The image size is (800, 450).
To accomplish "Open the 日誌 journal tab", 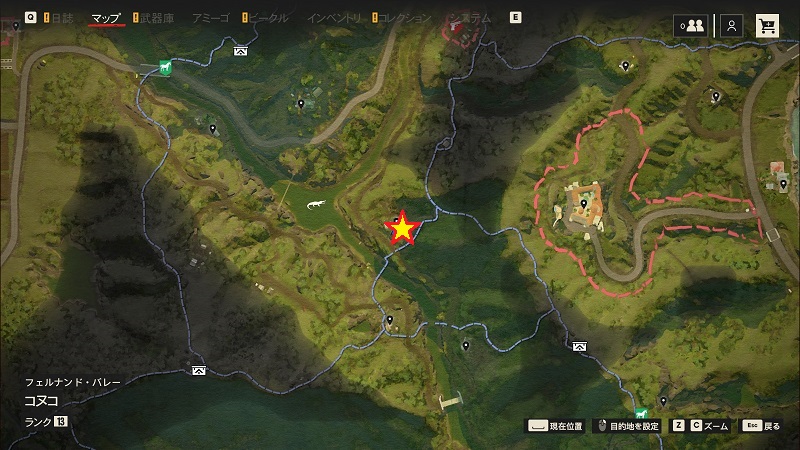I will (62, 18).
